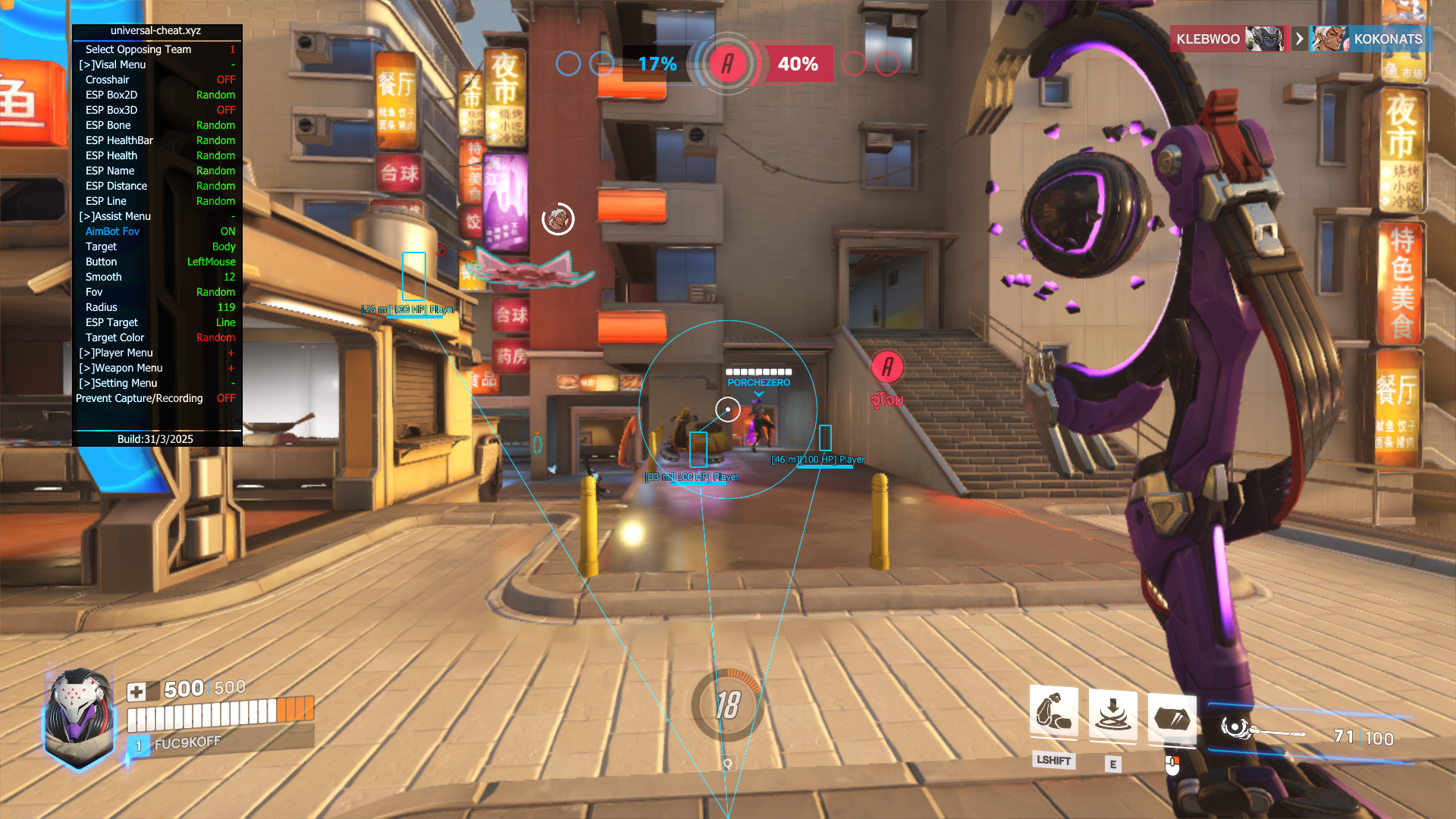Click the objective A capture indicator

tap(727, 64)
